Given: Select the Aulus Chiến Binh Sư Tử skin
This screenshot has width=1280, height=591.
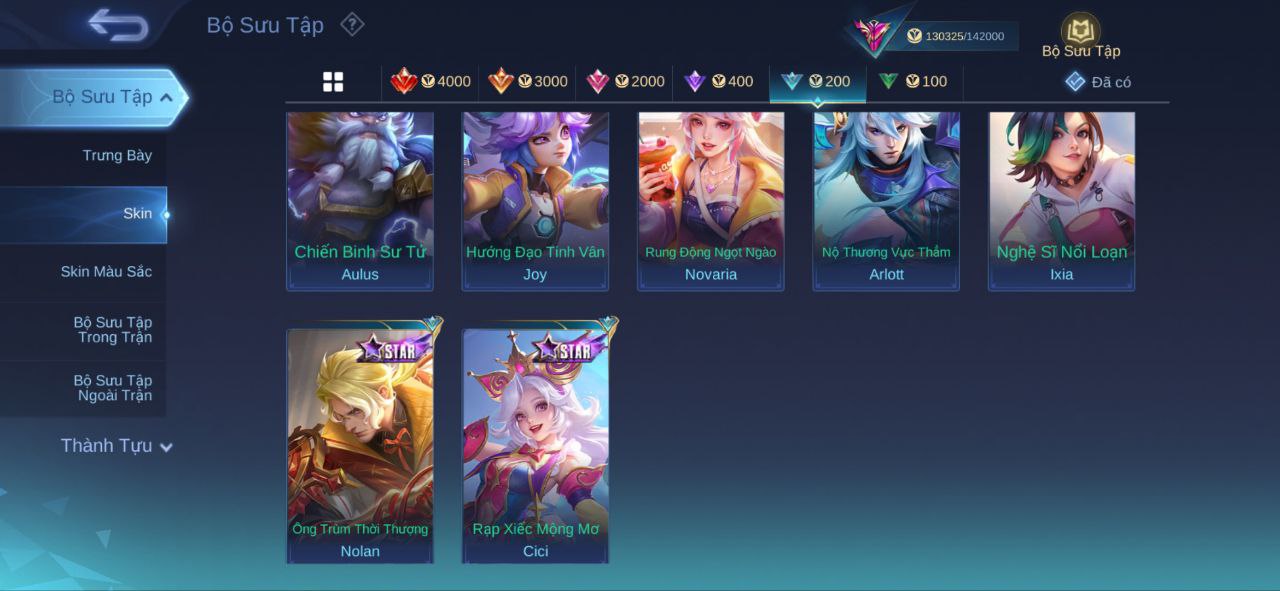Looking at the screenshot, I should (360, 200).
